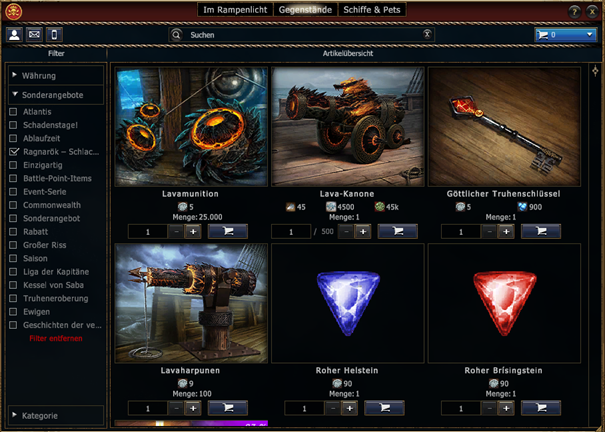Increase Lava-Kanone quantity with plus button
605x432 pixels.
(363, 231)
